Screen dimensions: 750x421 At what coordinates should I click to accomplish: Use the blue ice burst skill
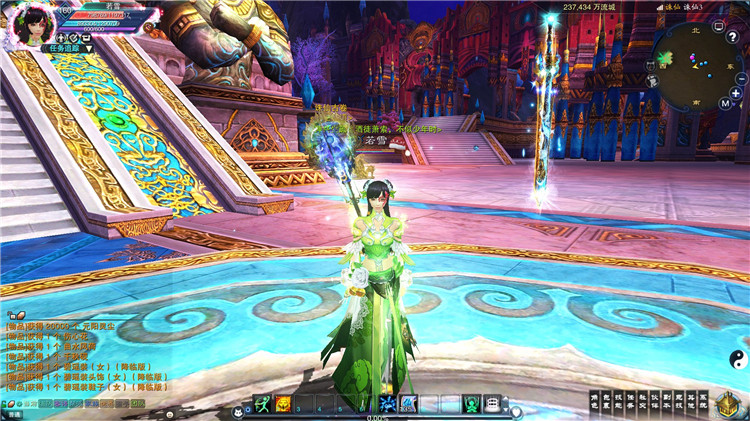[x=388, y=403]
